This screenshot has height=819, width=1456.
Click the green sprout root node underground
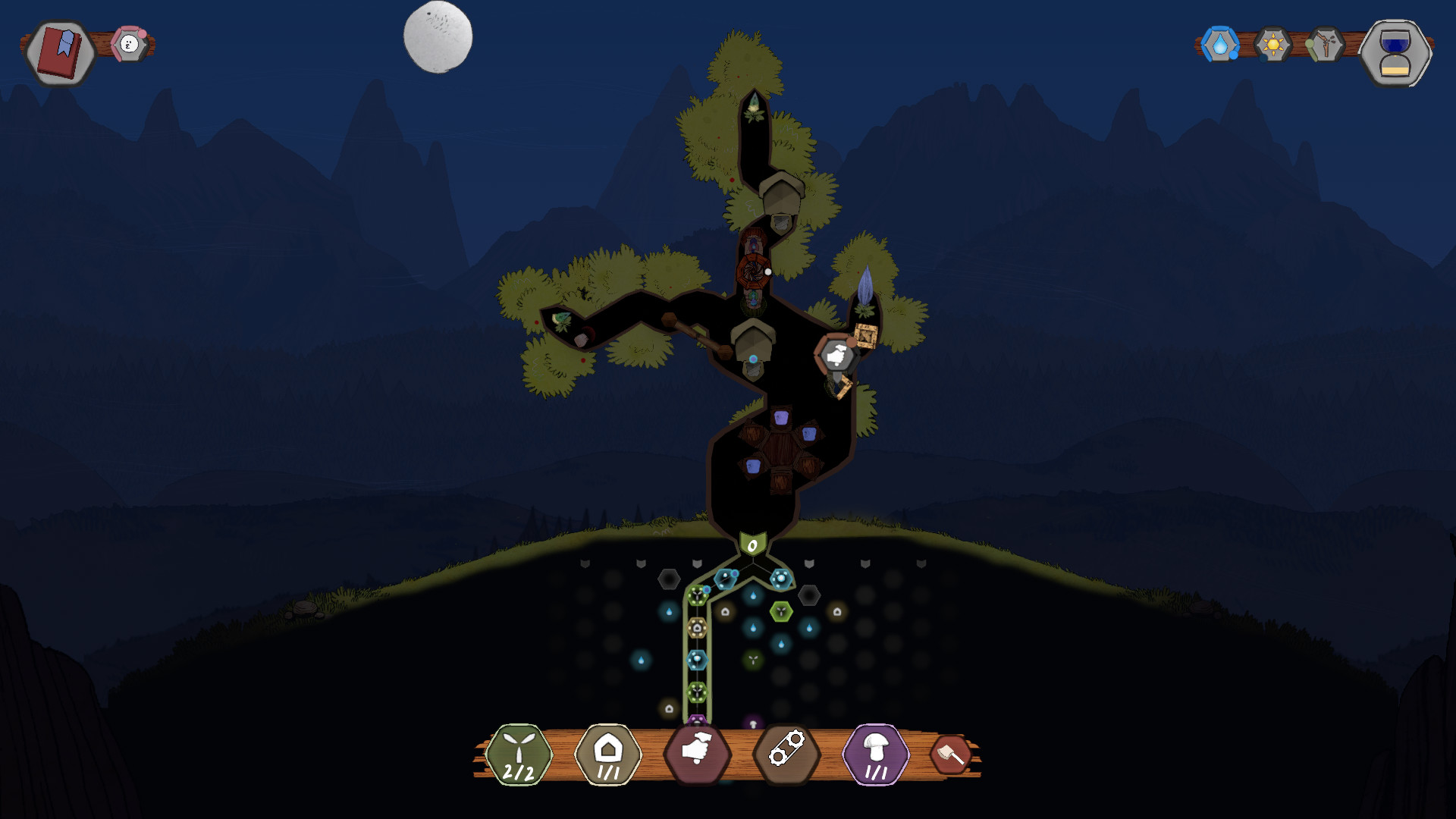tap(696, 595)
